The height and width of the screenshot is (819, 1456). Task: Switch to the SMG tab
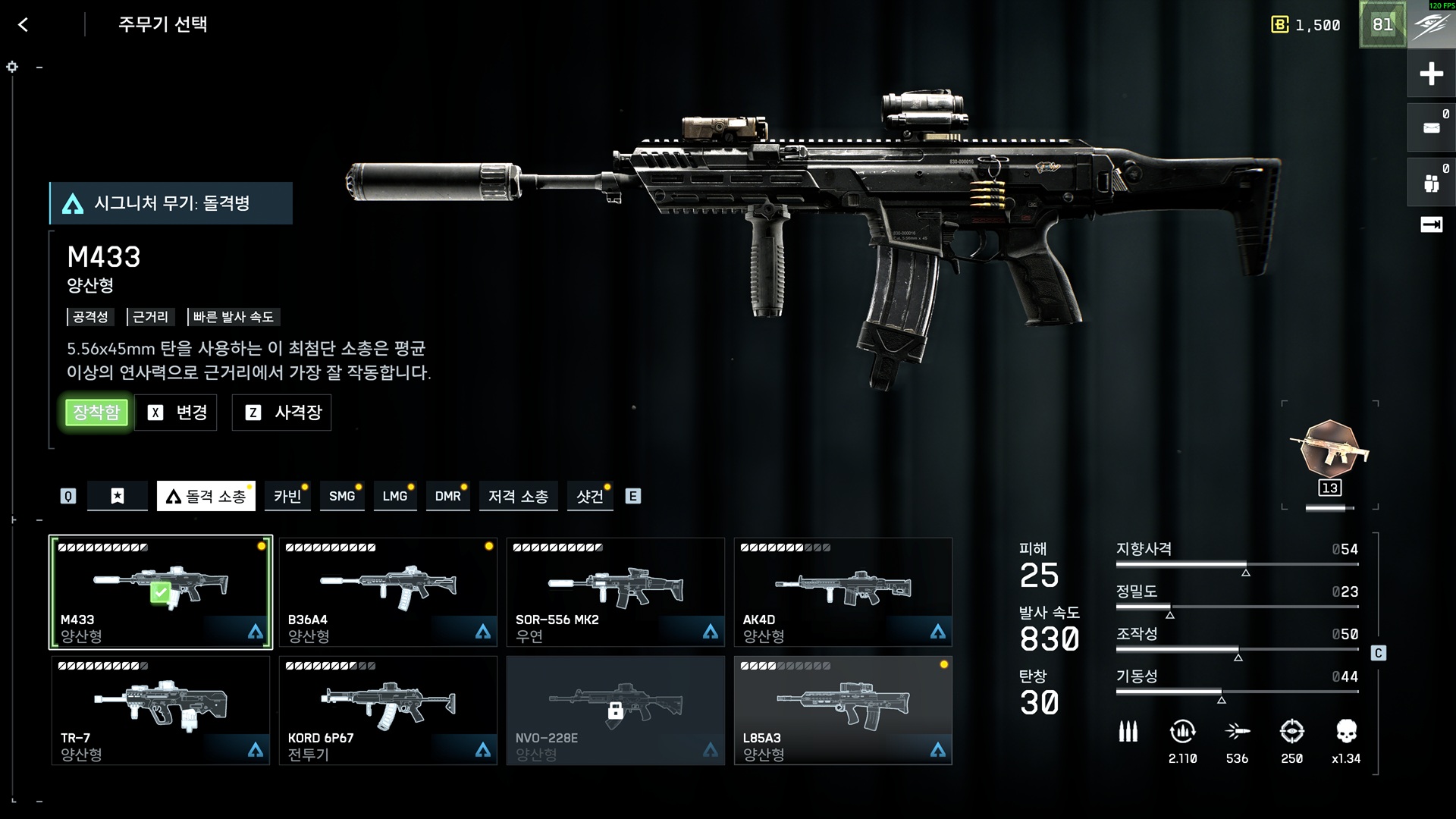click(x=341, y=496)
